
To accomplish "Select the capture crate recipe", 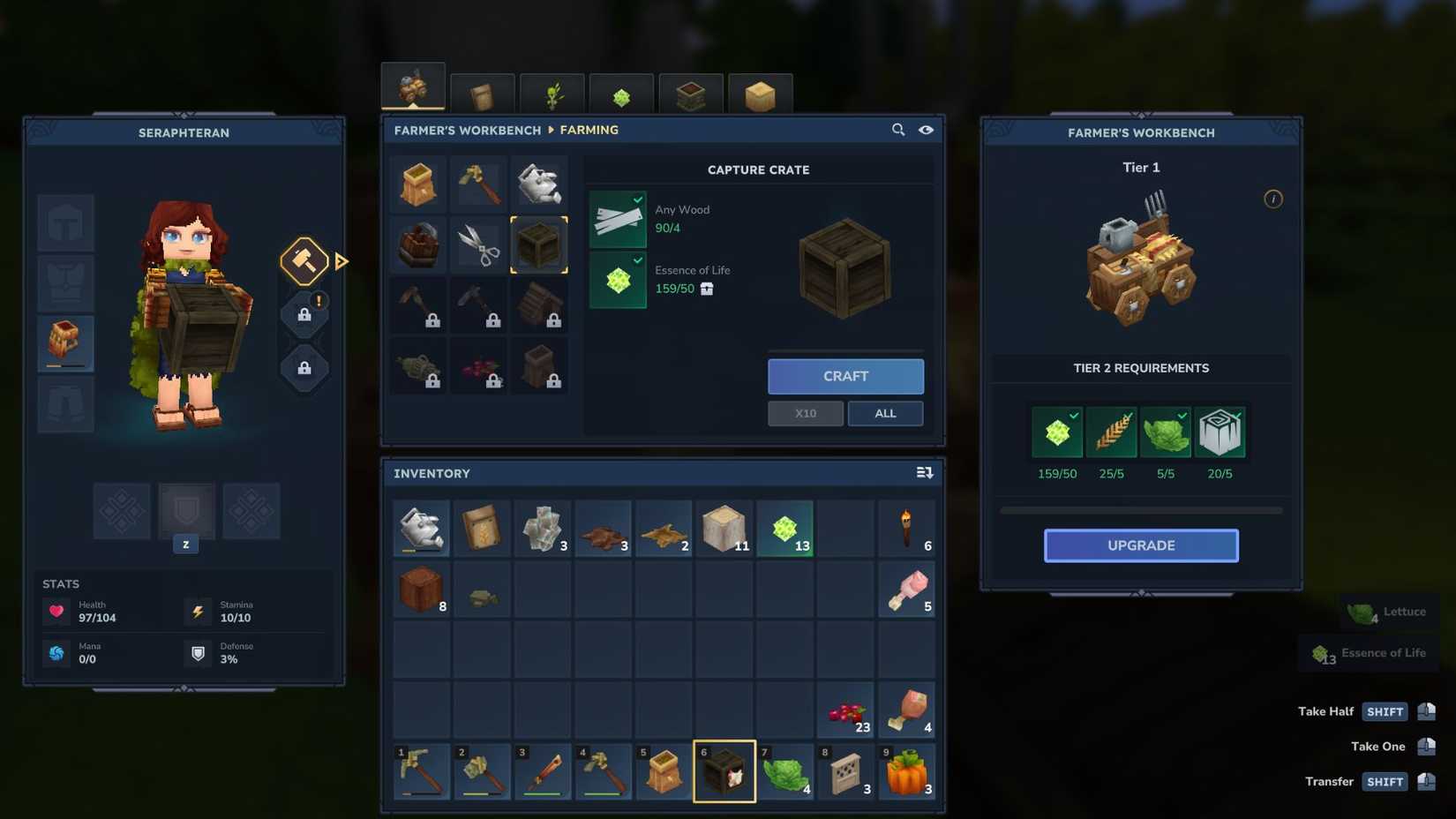I will click(x=540, y=244).
